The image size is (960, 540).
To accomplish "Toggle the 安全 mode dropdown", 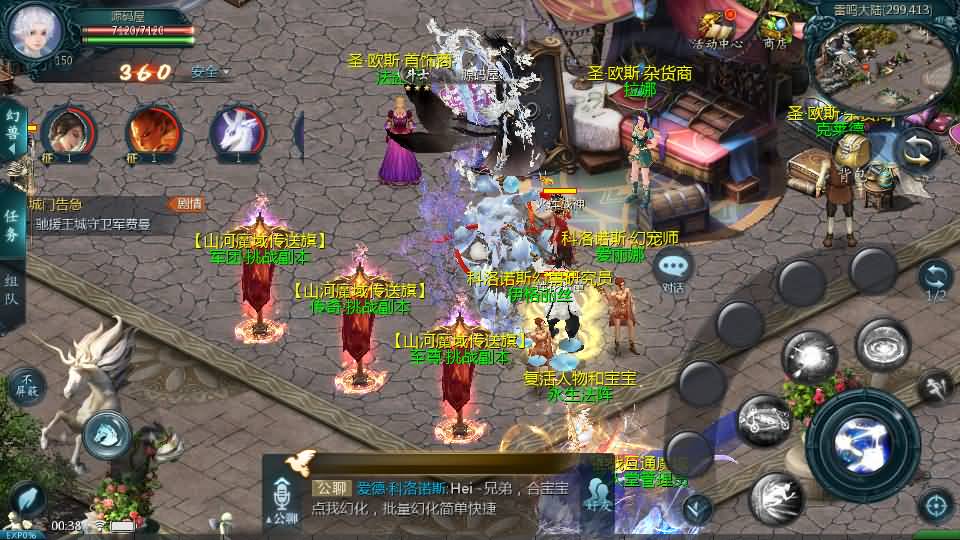I will point(210,72).
